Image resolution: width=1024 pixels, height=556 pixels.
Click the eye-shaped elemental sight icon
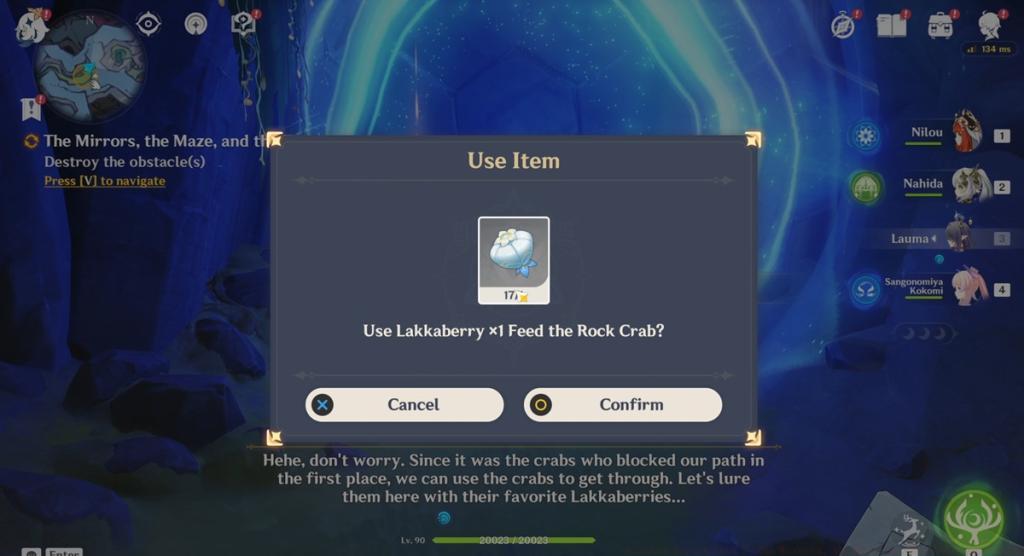pyautogui.click(x=148, y=23)
